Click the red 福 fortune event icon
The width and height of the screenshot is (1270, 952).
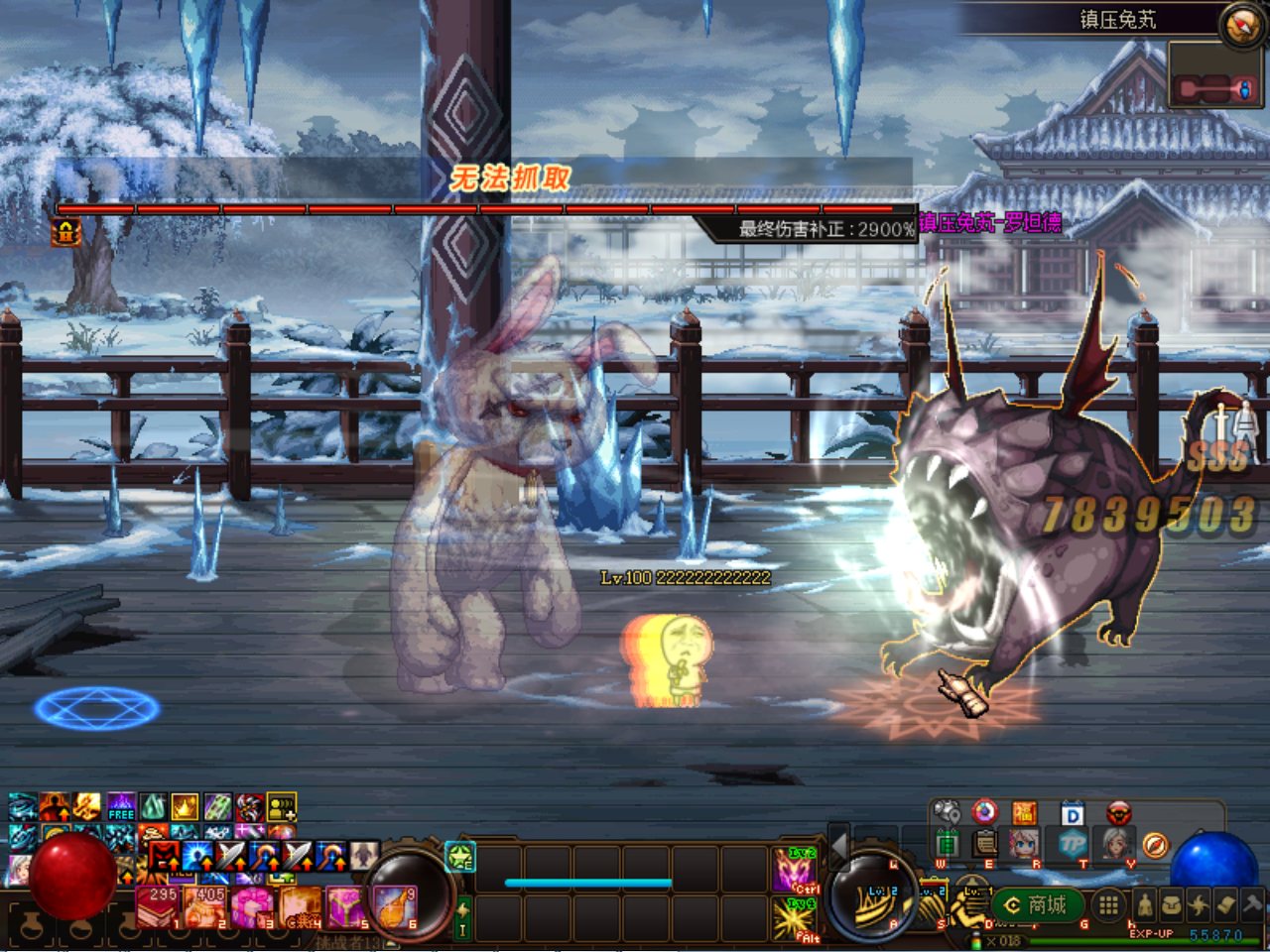tap(1024, 812)
